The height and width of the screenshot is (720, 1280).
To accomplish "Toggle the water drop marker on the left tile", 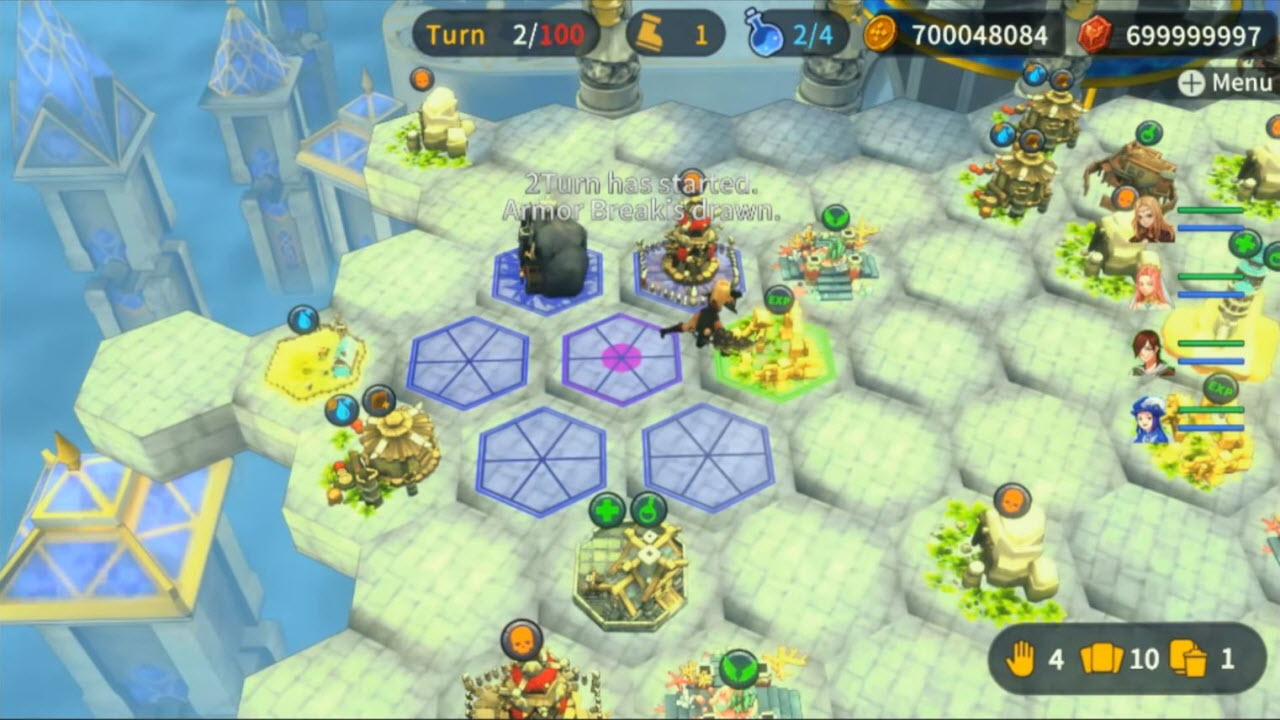I will click(305, 316).
